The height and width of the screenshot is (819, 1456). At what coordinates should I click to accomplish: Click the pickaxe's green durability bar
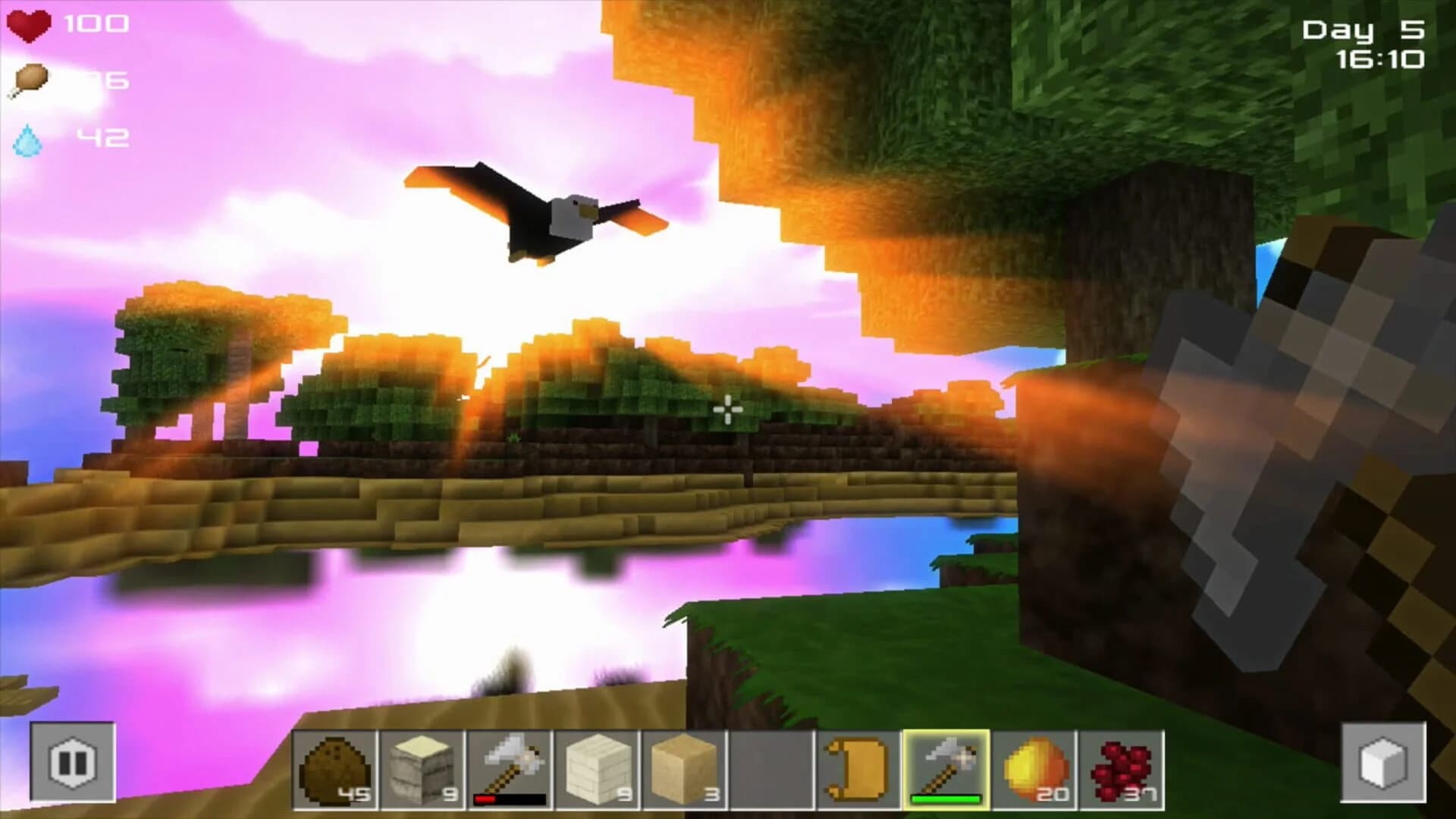[944, 798]
